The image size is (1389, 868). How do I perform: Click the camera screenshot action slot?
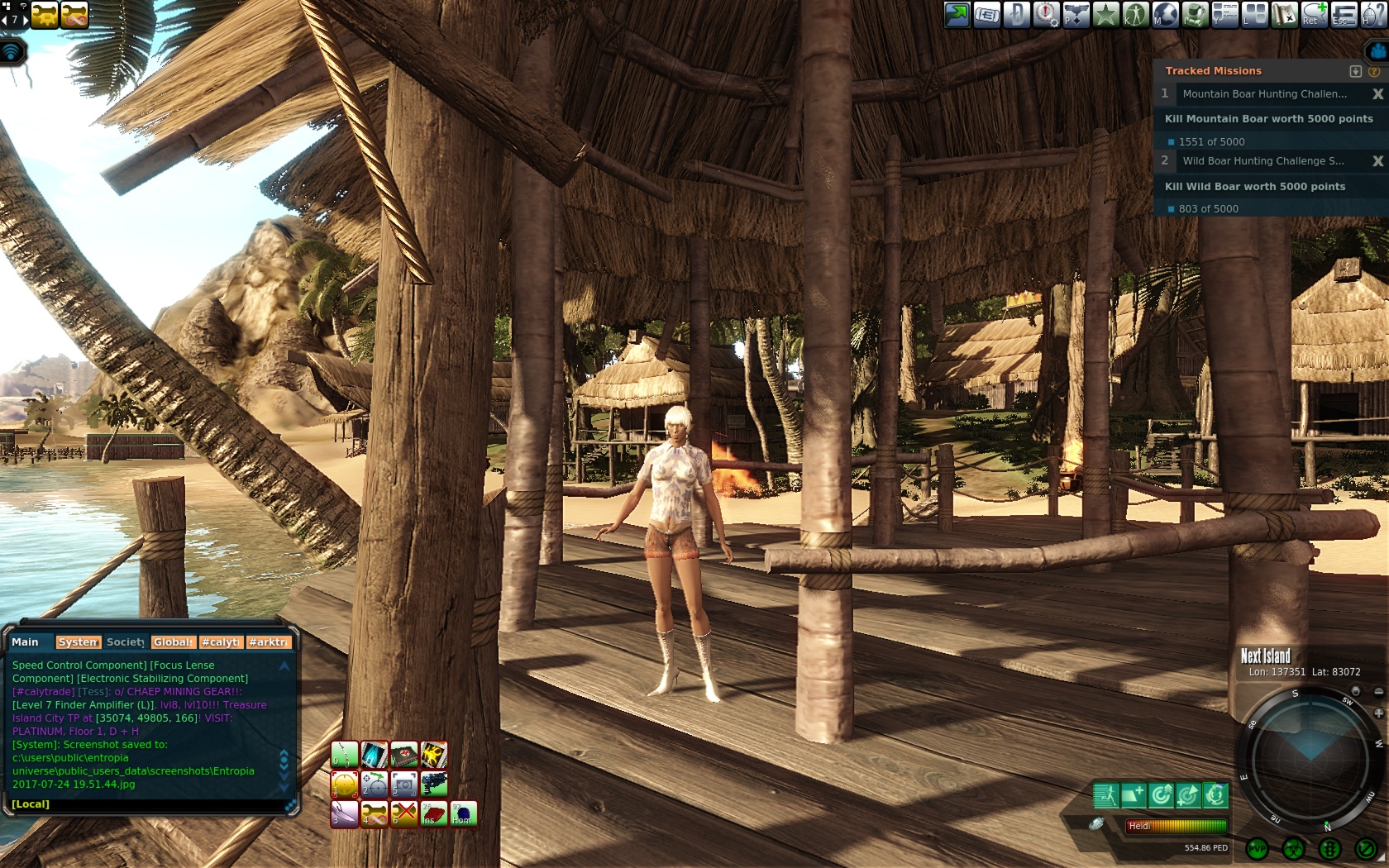pyautogui.click(x=403, y=783)
